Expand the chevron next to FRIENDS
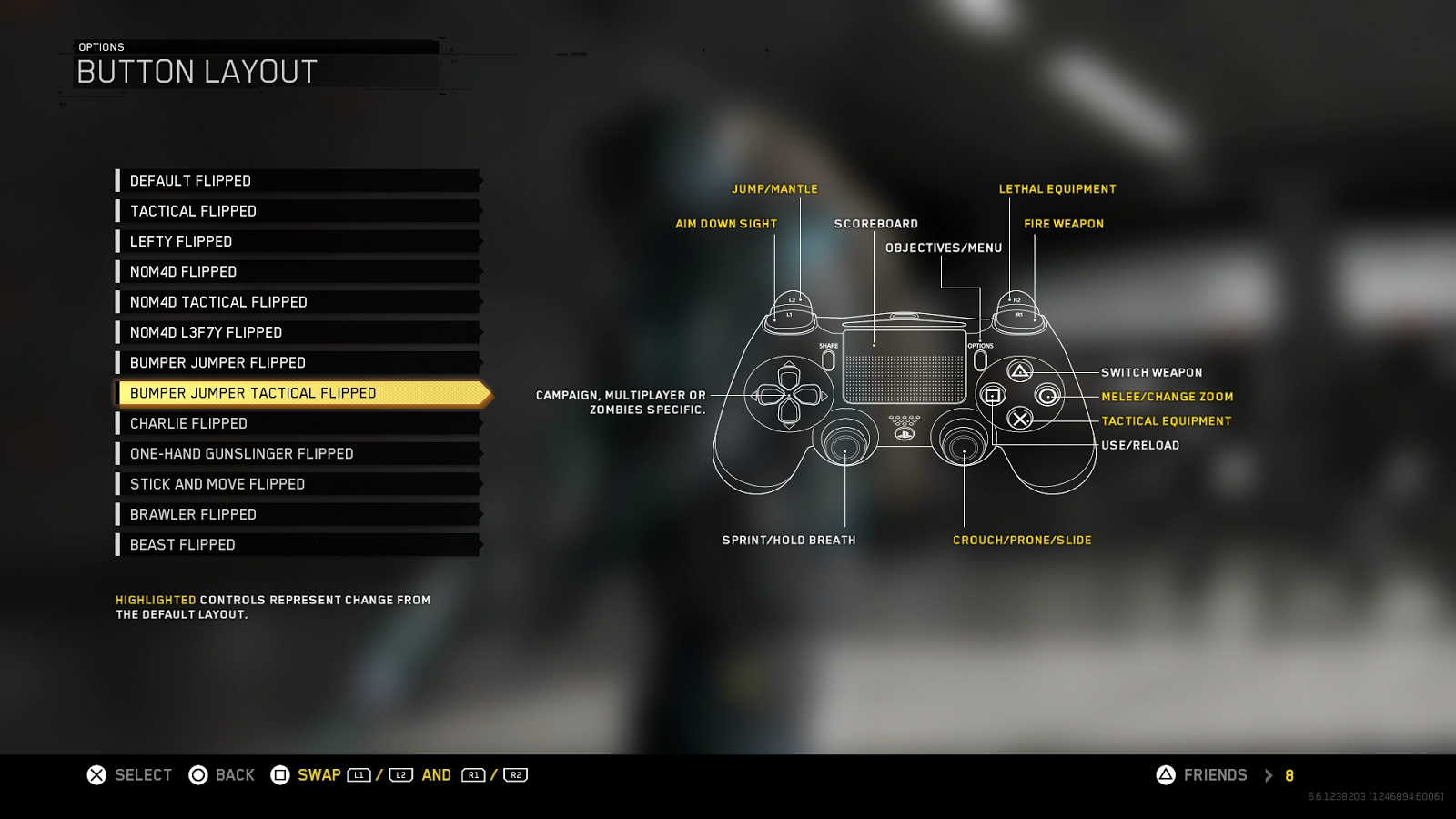 point(1269,775)
